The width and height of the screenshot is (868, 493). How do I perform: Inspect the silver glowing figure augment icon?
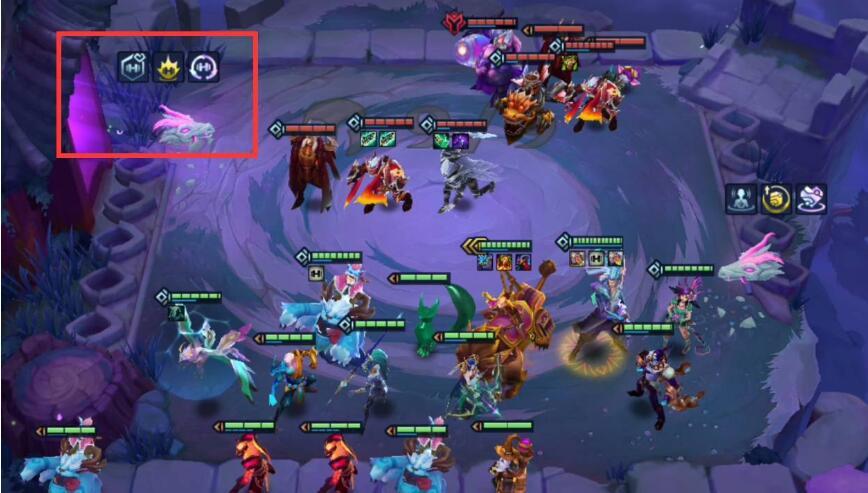741,198
